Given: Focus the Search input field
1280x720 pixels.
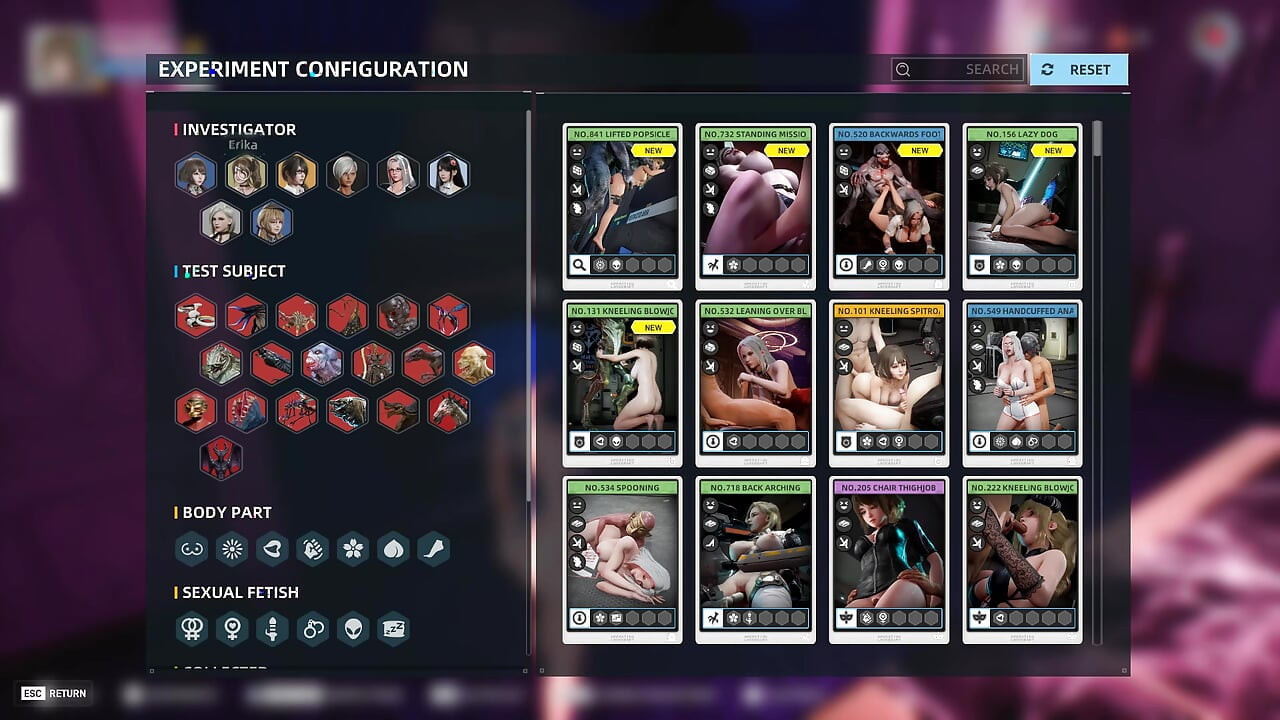Looking at the screenshot, I should [958, 70].
